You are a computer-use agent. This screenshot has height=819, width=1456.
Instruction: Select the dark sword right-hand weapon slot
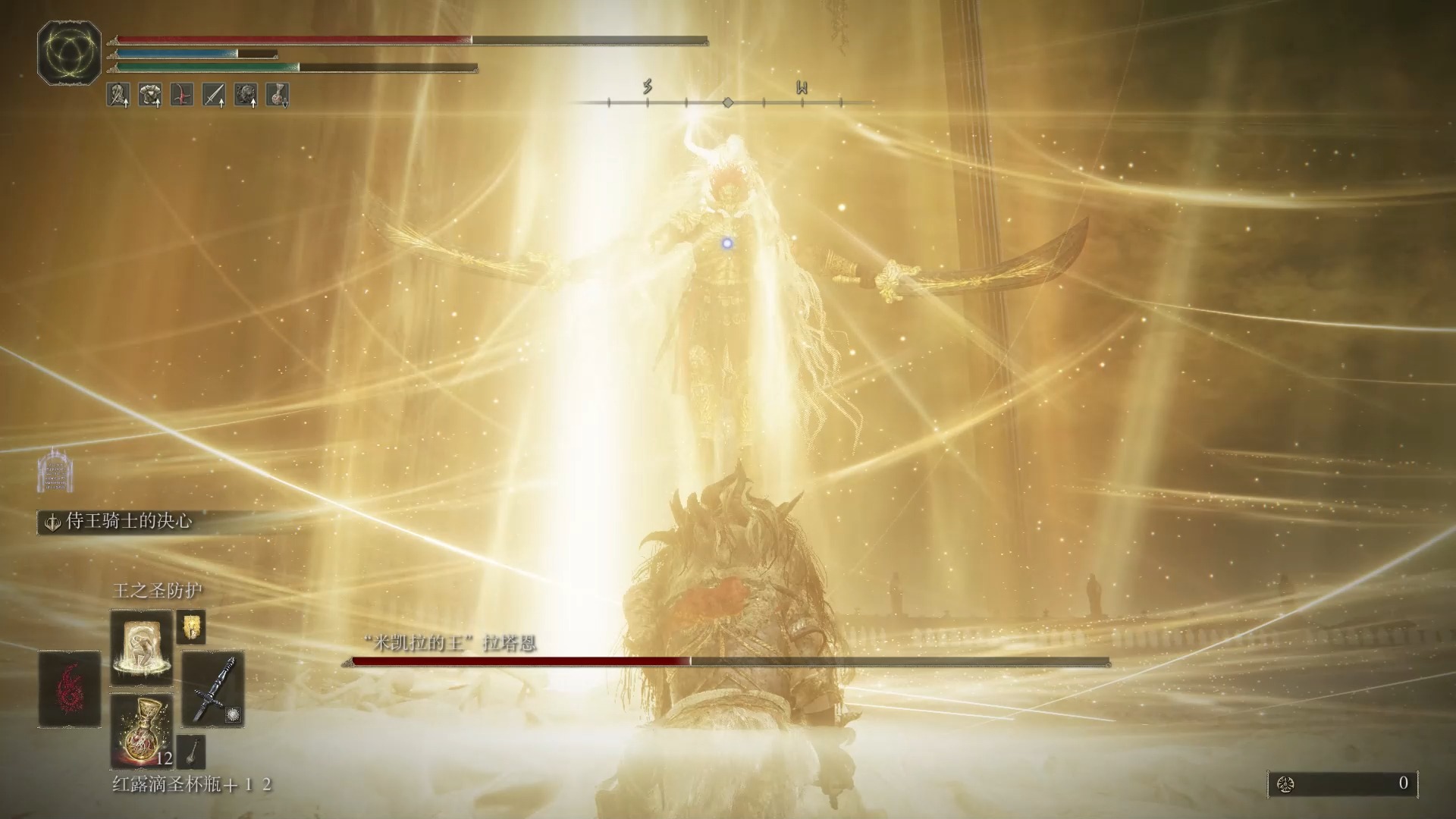coord(213,689)
